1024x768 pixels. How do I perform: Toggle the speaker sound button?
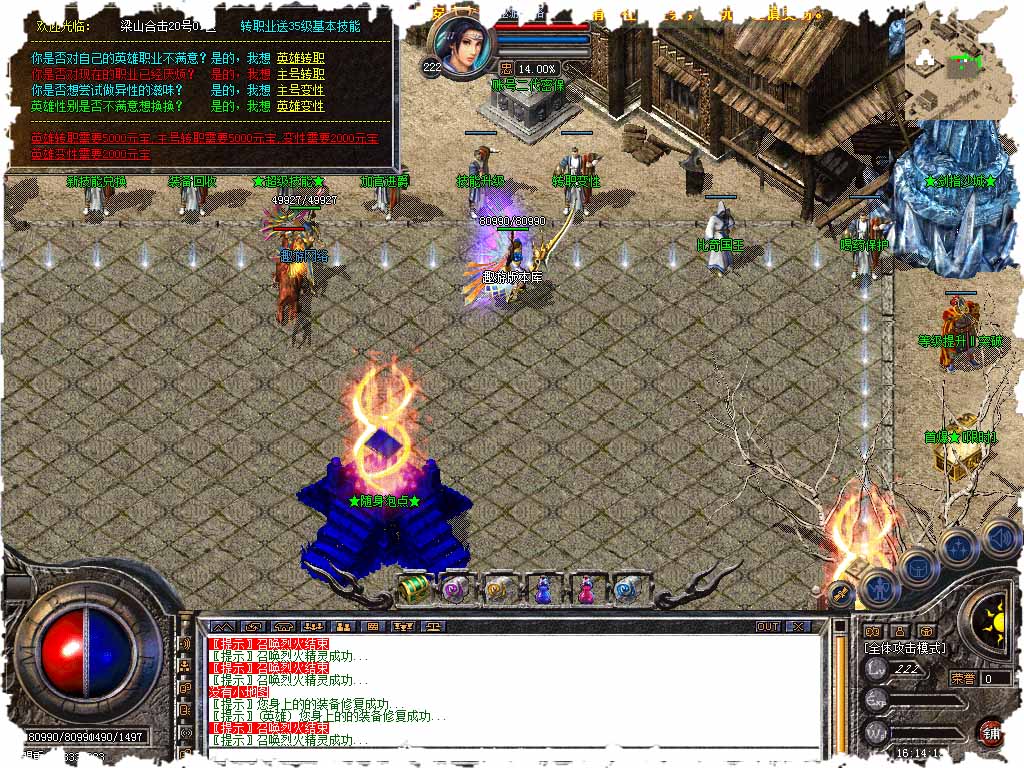coord(1000,536)
